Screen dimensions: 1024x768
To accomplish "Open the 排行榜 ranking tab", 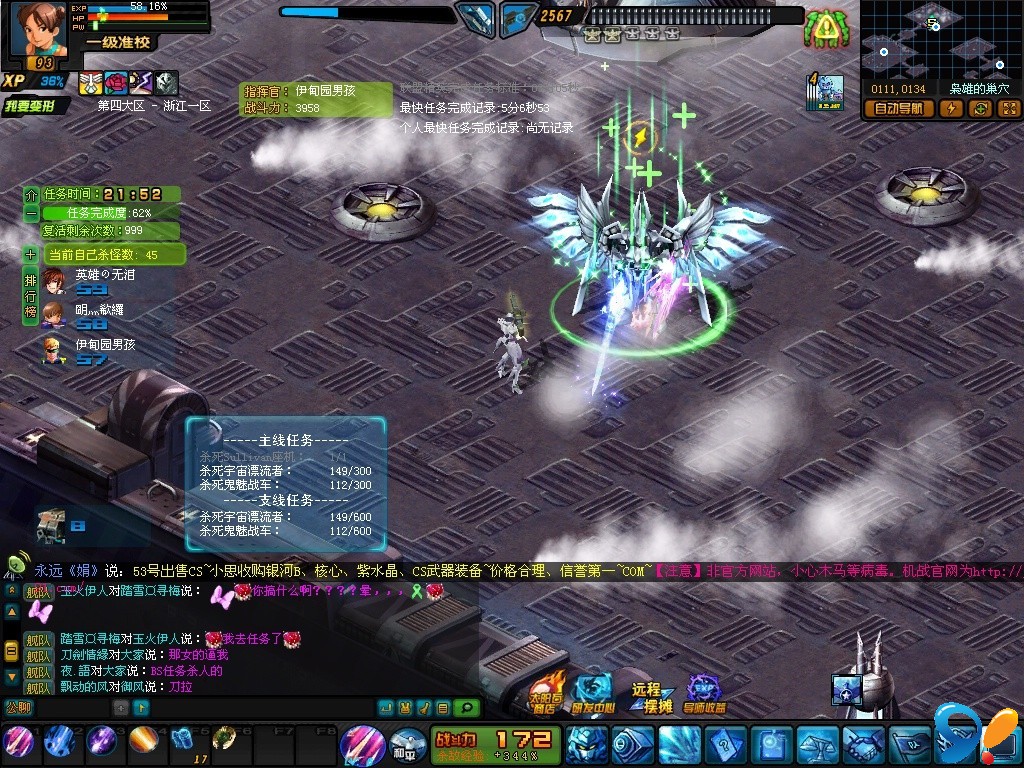I will tap(31, 296).
